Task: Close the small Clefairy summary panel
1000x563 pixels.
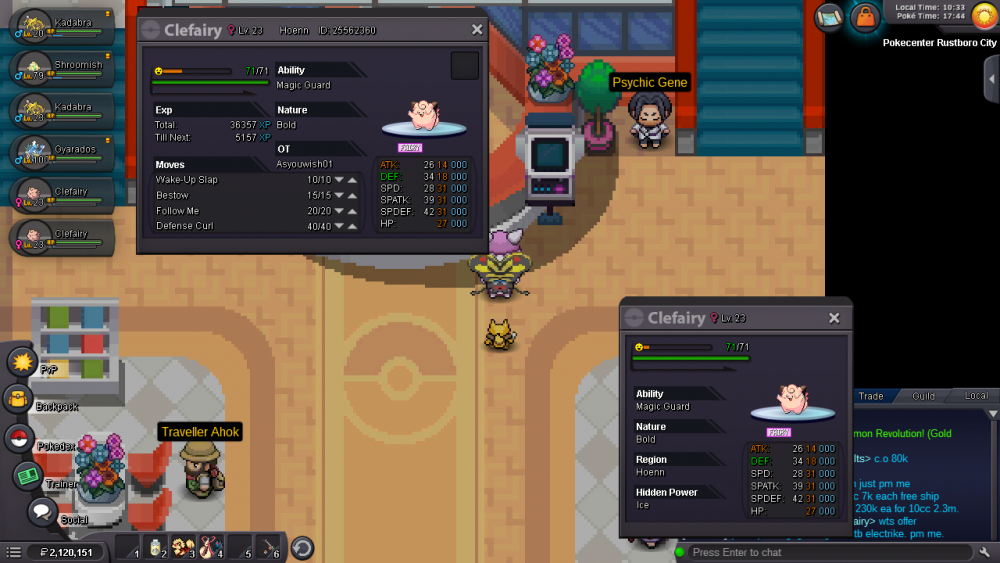Action: pos(834,318)
